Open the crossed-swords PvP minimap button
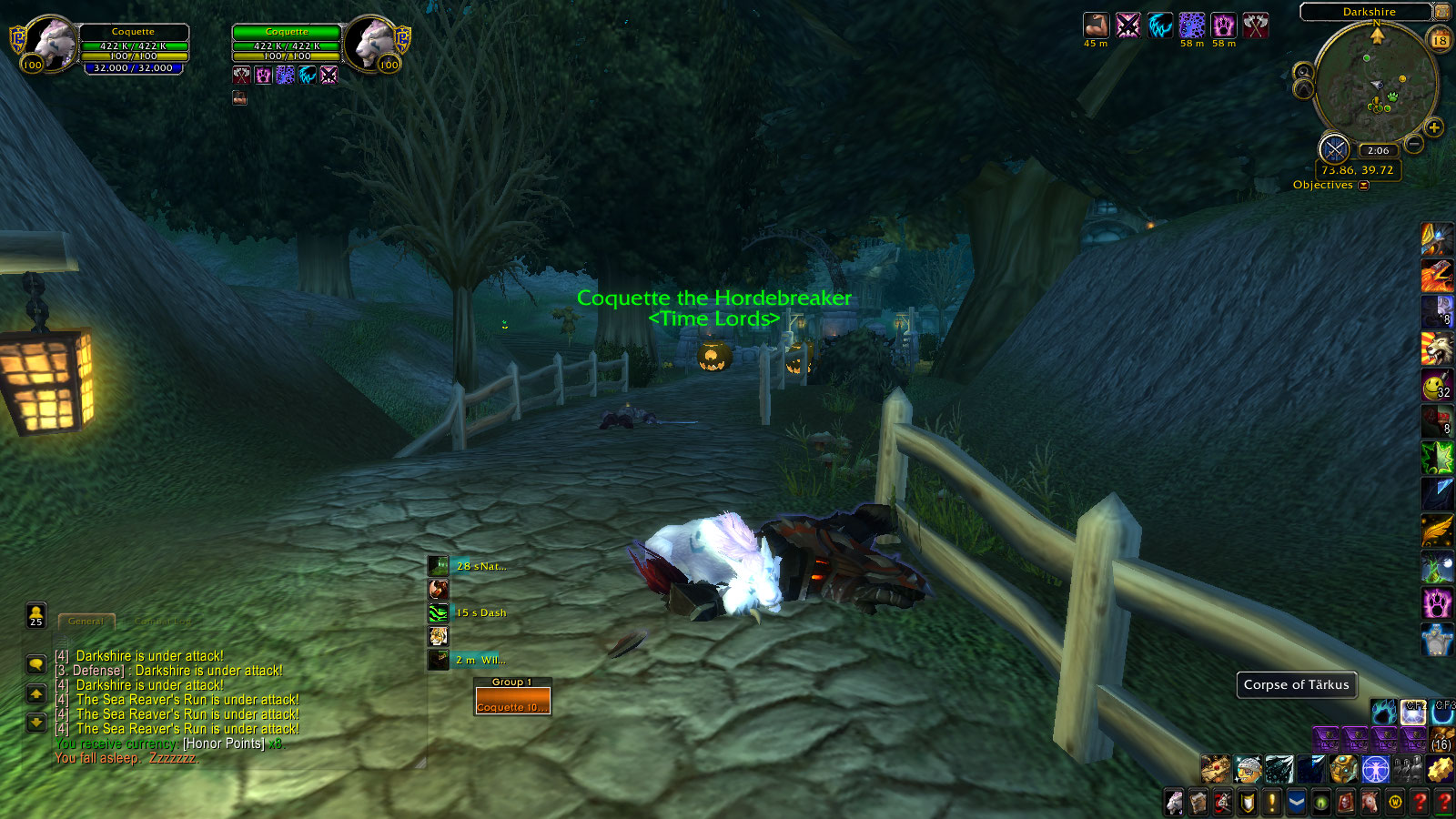1456x819 pixels. [x=1334, y=149]
